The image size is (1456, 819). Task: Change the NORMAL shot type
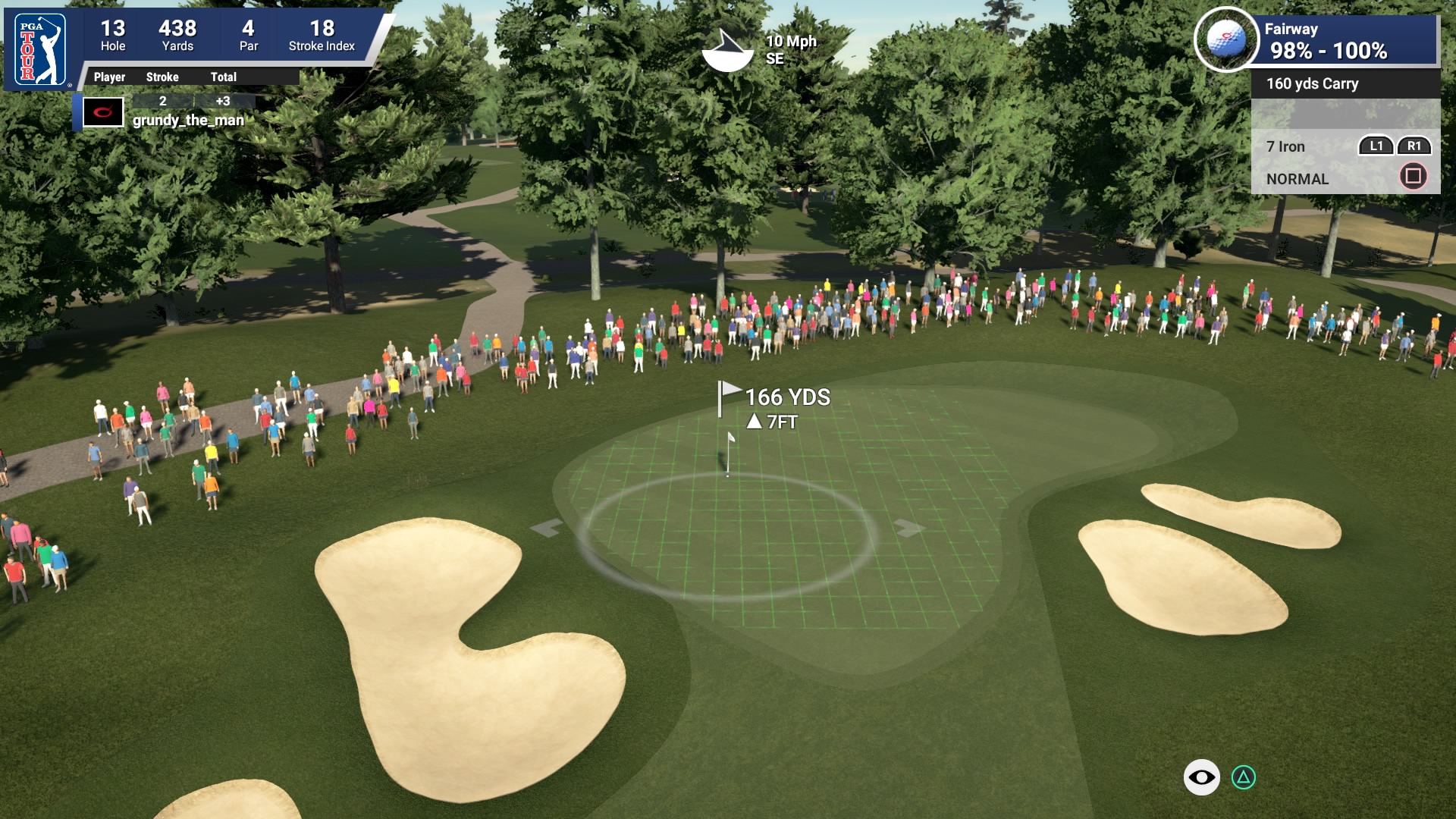[1298, 179]
